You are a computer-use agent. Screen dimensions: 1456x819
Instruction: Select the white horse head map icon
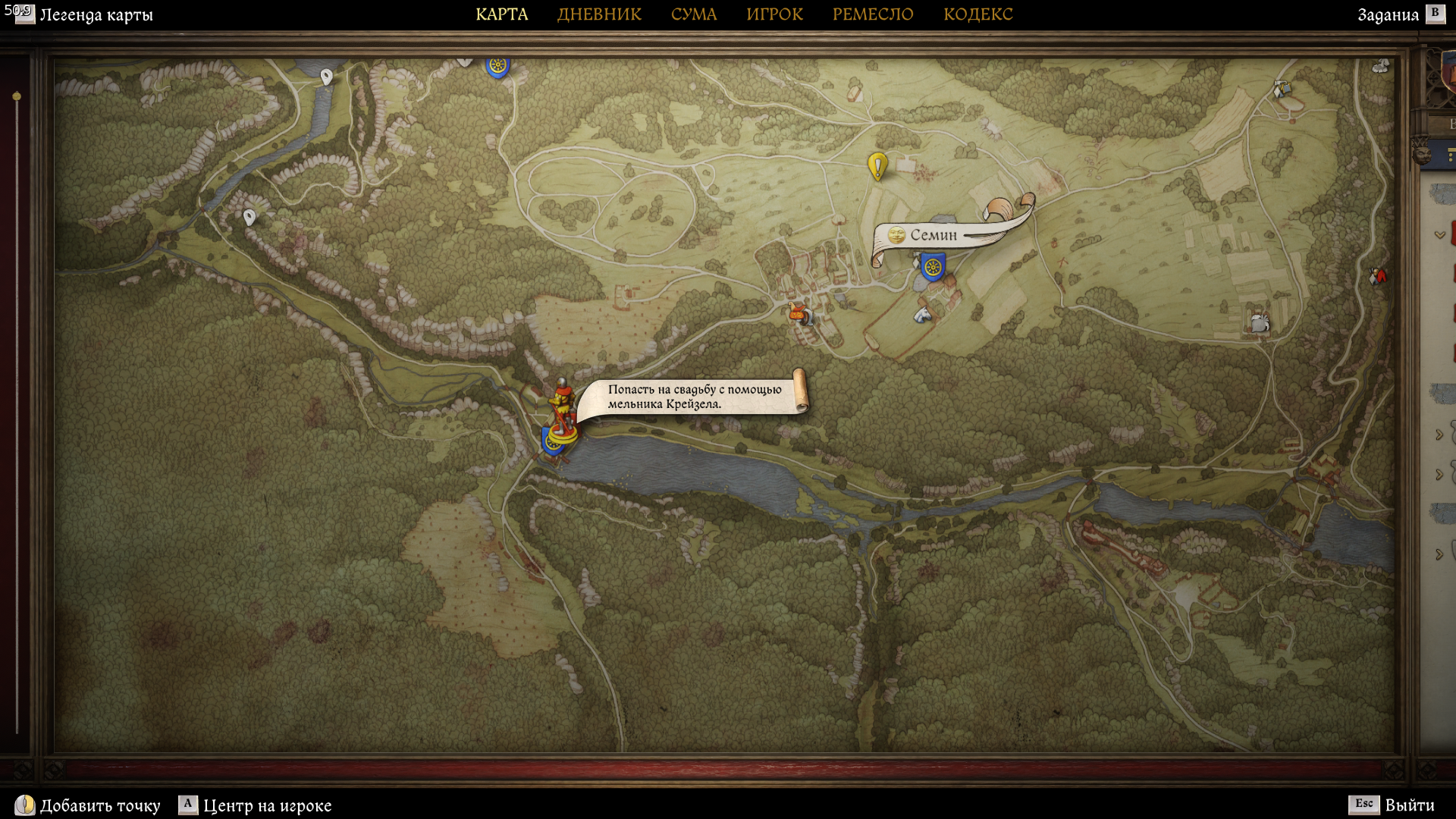pyautogui.click(x=922, y=314)
